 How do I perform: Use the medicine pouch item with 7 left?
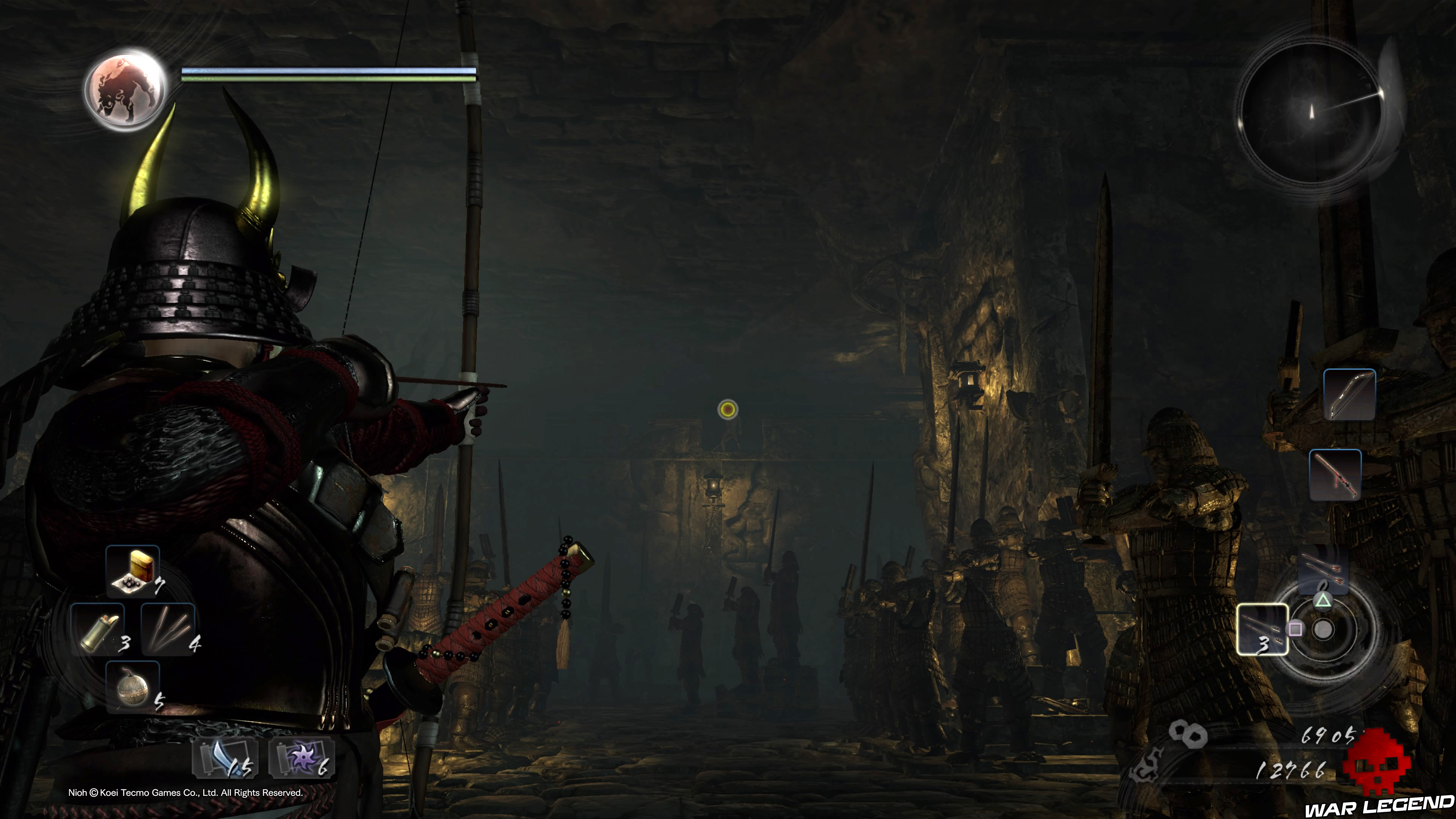coord(133,570)
